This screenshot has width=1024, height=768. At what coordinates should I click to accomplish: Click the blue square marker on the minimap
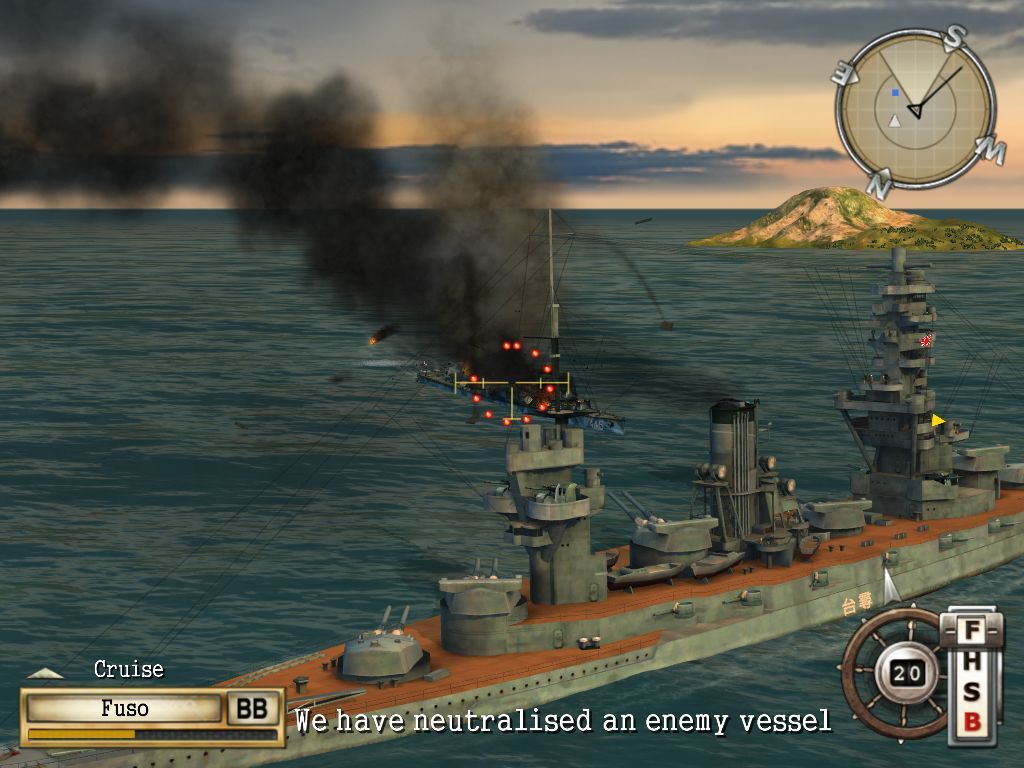coord(896,93)
